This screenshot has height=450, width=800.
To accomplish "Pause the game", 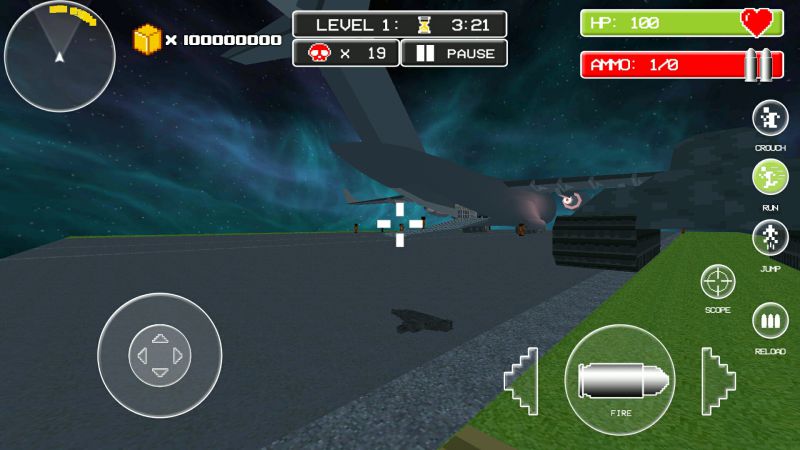I will pos(453,53).
